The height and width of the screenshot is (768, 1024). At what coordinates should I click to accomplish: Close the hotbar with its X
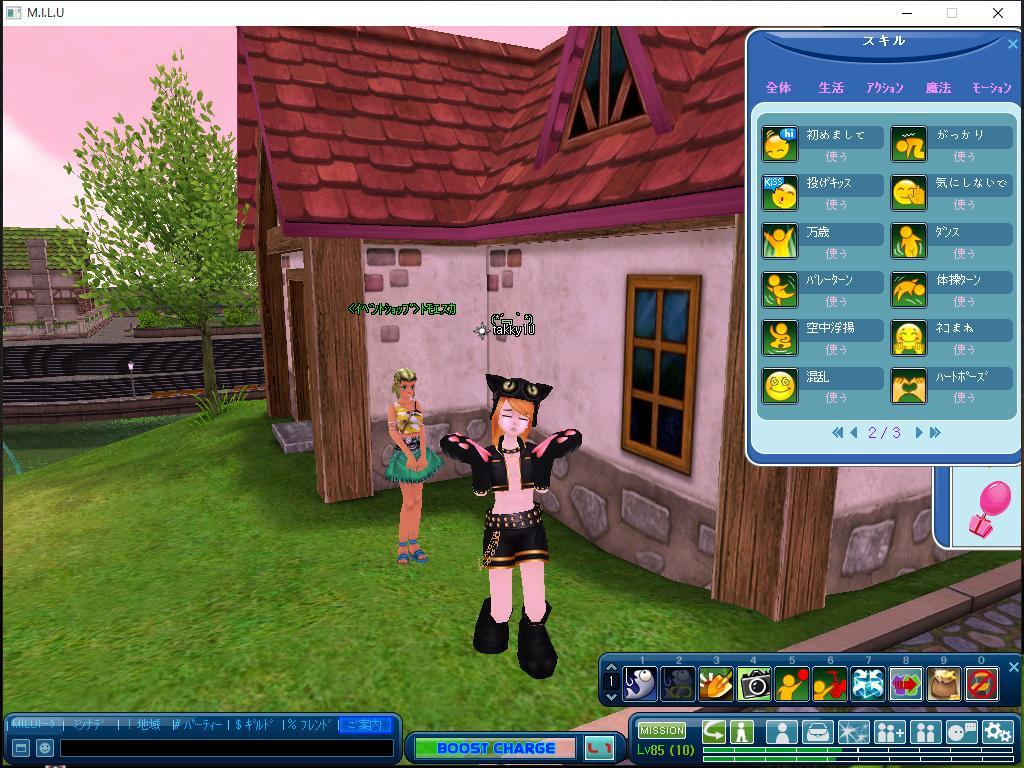point(1013,667)
